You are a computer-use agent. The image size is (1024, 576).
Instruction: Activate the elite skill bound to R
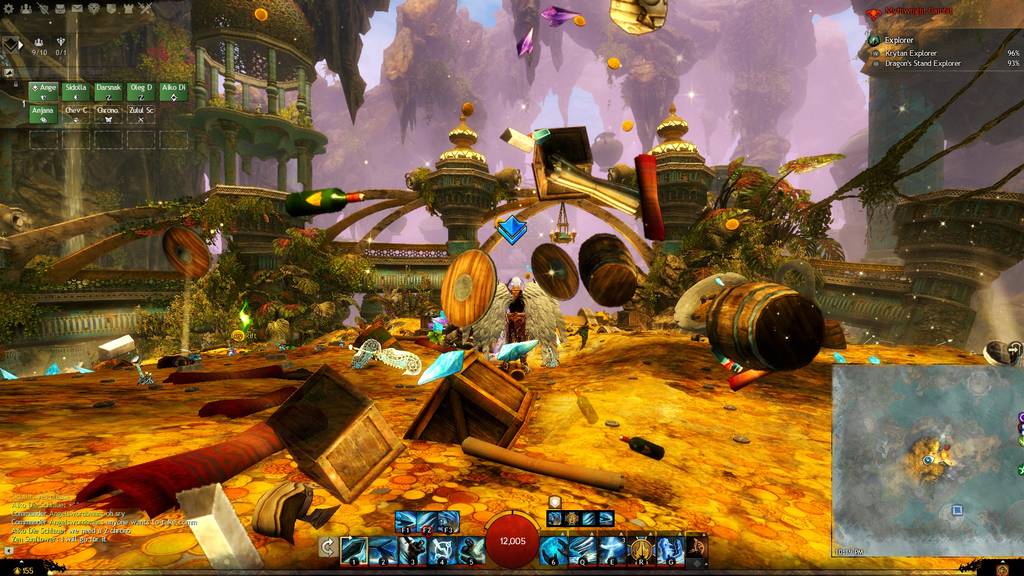(641, 549)
